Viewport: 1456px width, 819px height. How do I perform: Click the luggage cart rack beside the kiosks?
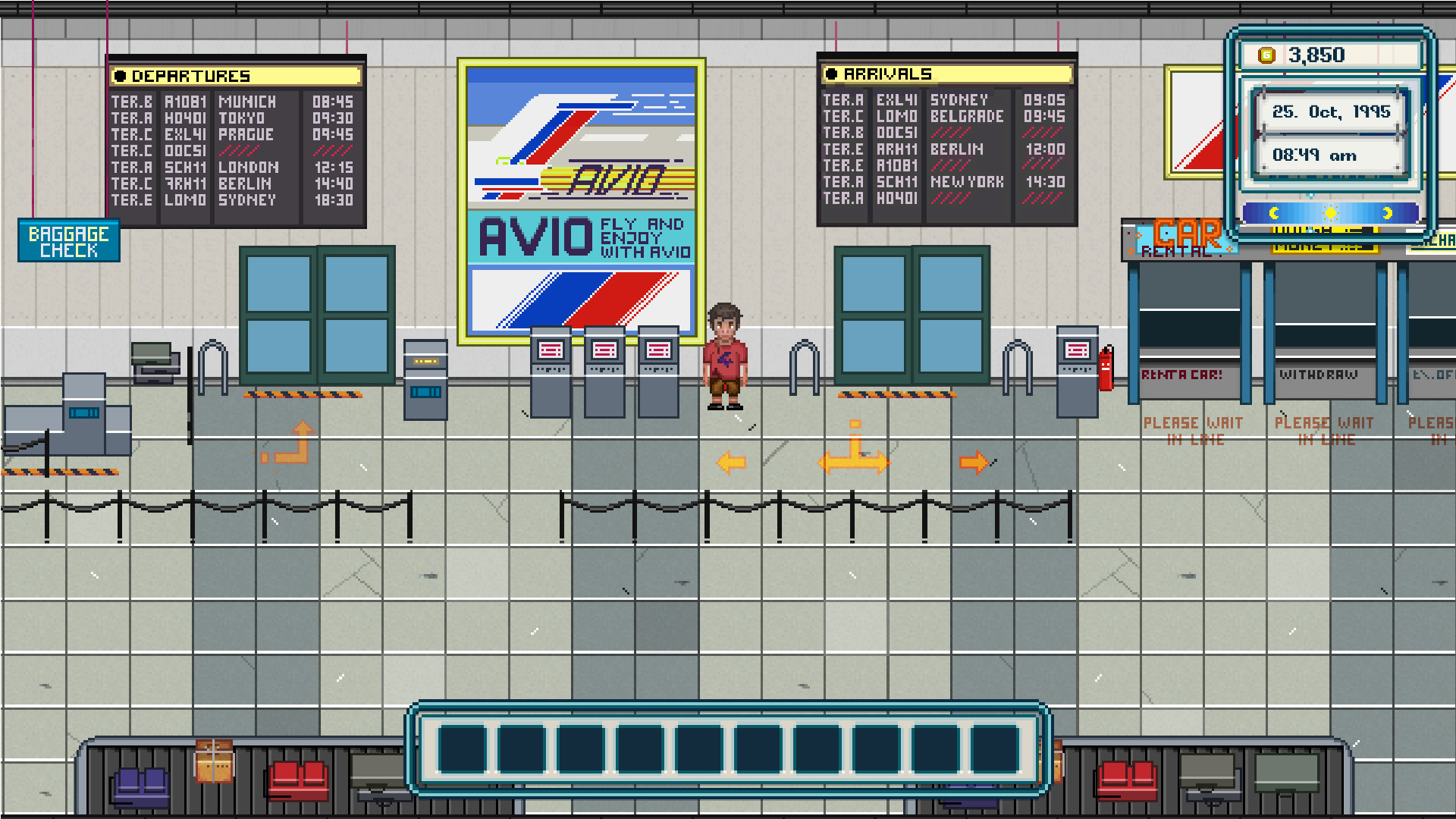pyautogui.click(x=804, y=364)
